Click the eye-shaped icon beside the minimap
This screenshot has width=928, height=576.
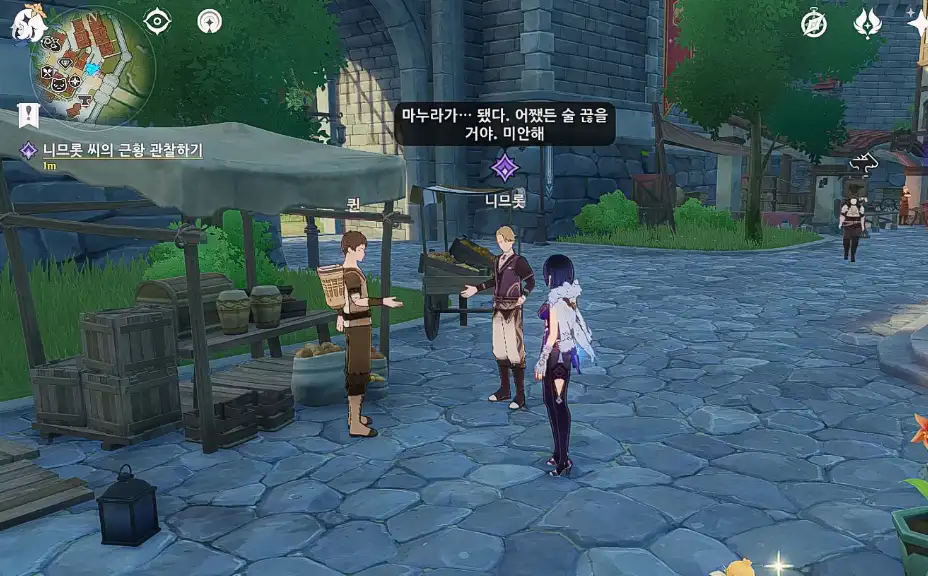click(157, 21)
